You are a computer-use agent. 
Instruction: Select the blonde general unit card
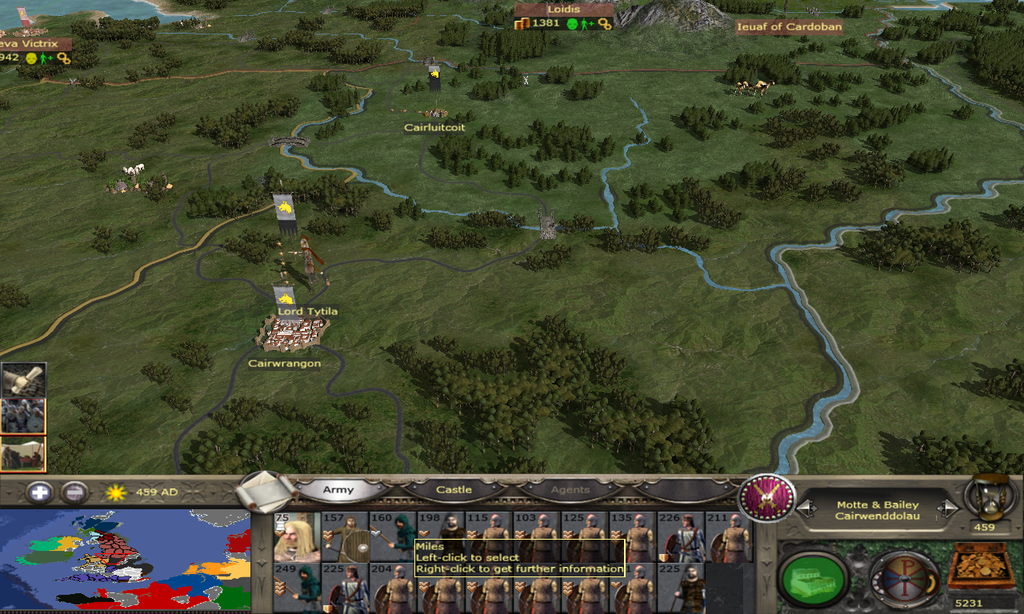297,538
